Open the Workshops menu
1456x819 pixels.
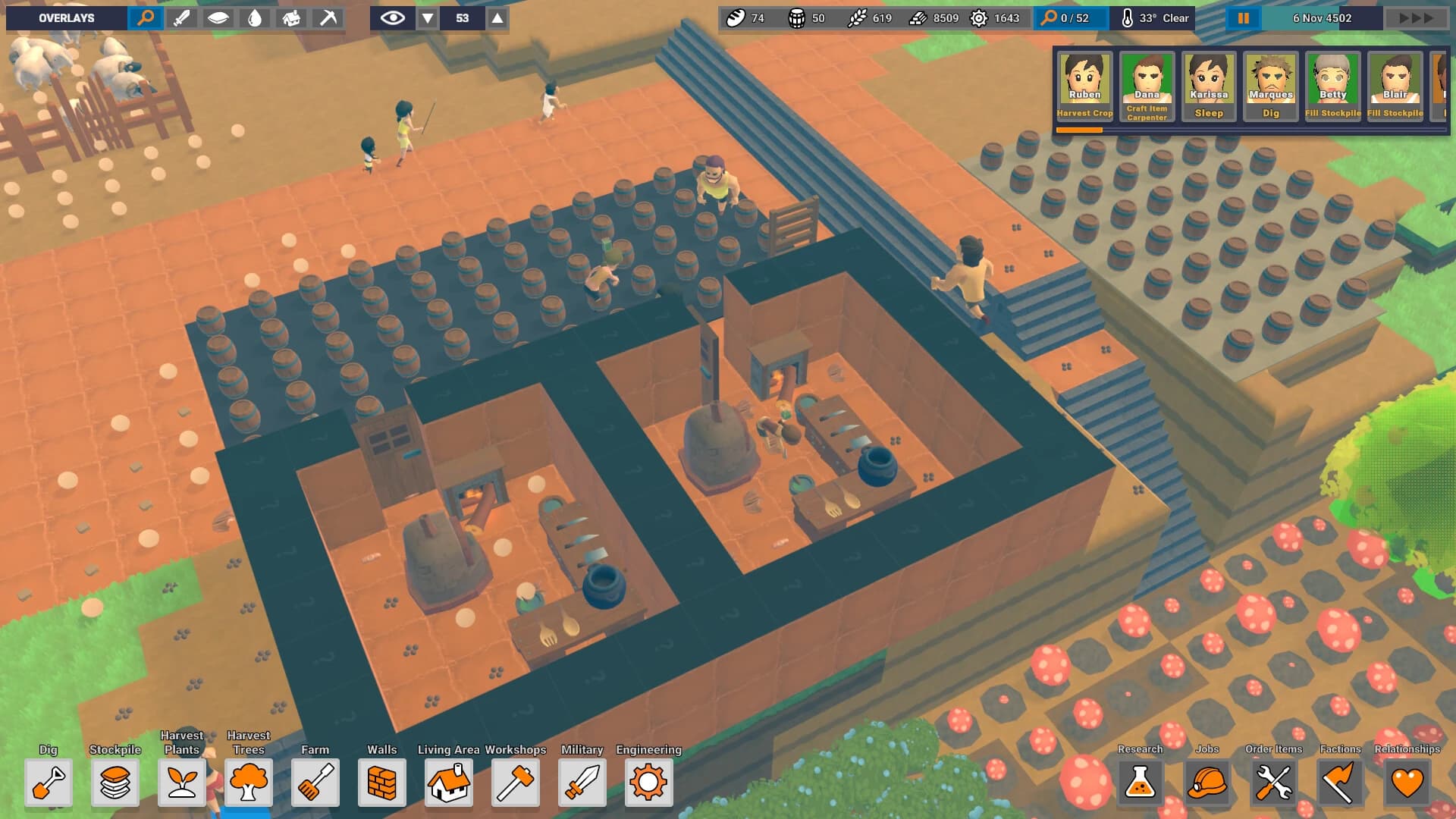coord(516,783)
